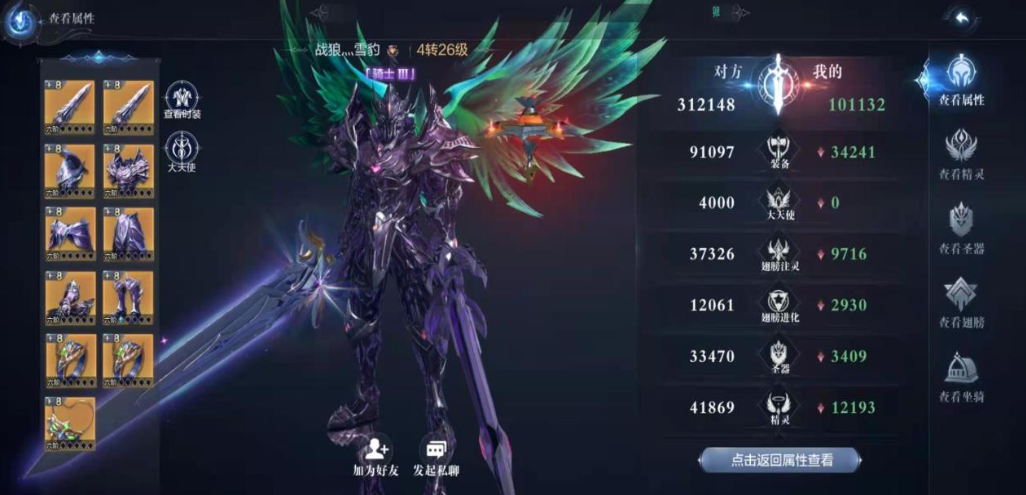The image size is (1026, 495).
Task: Open the 大天使 archangel icon
Action: click(182, 152)
